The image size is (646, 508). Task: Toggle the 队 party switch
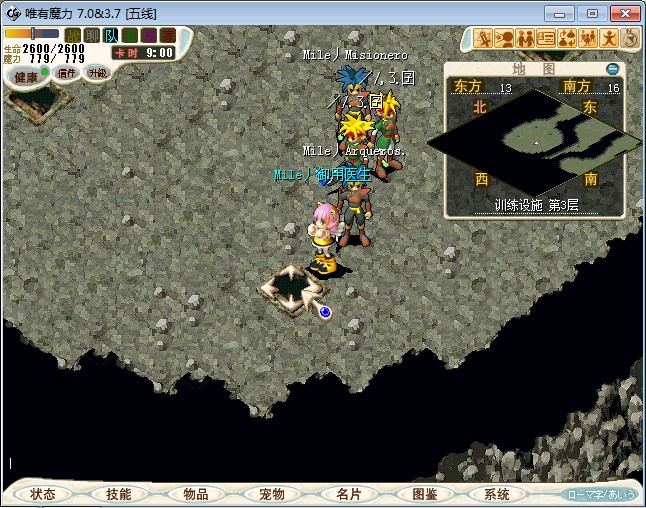pyautogui.click(x=111, y=35)
